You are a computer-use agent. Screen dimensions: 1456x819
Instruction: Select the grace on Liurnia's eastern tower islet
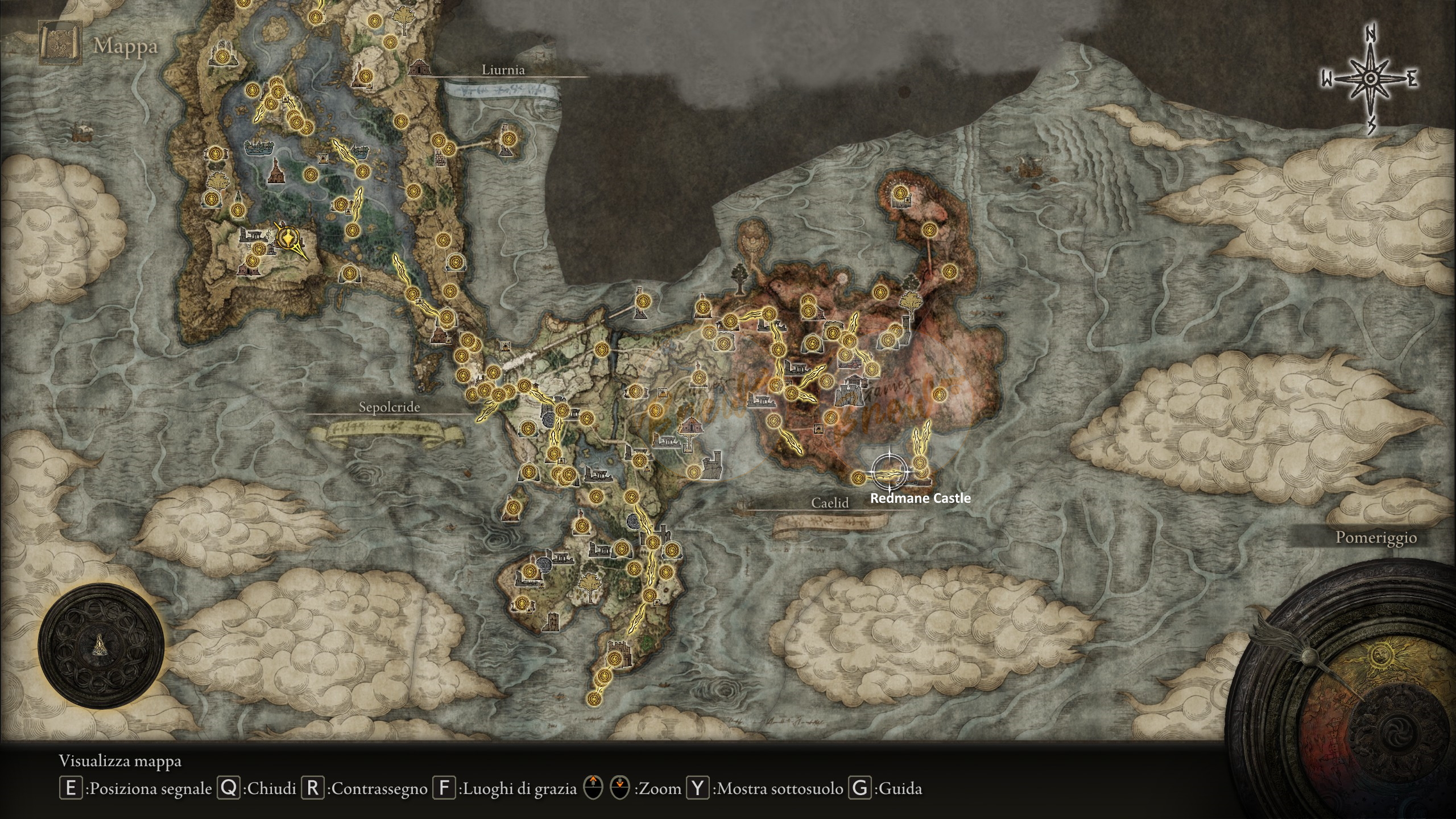click(x=508, y=138)
